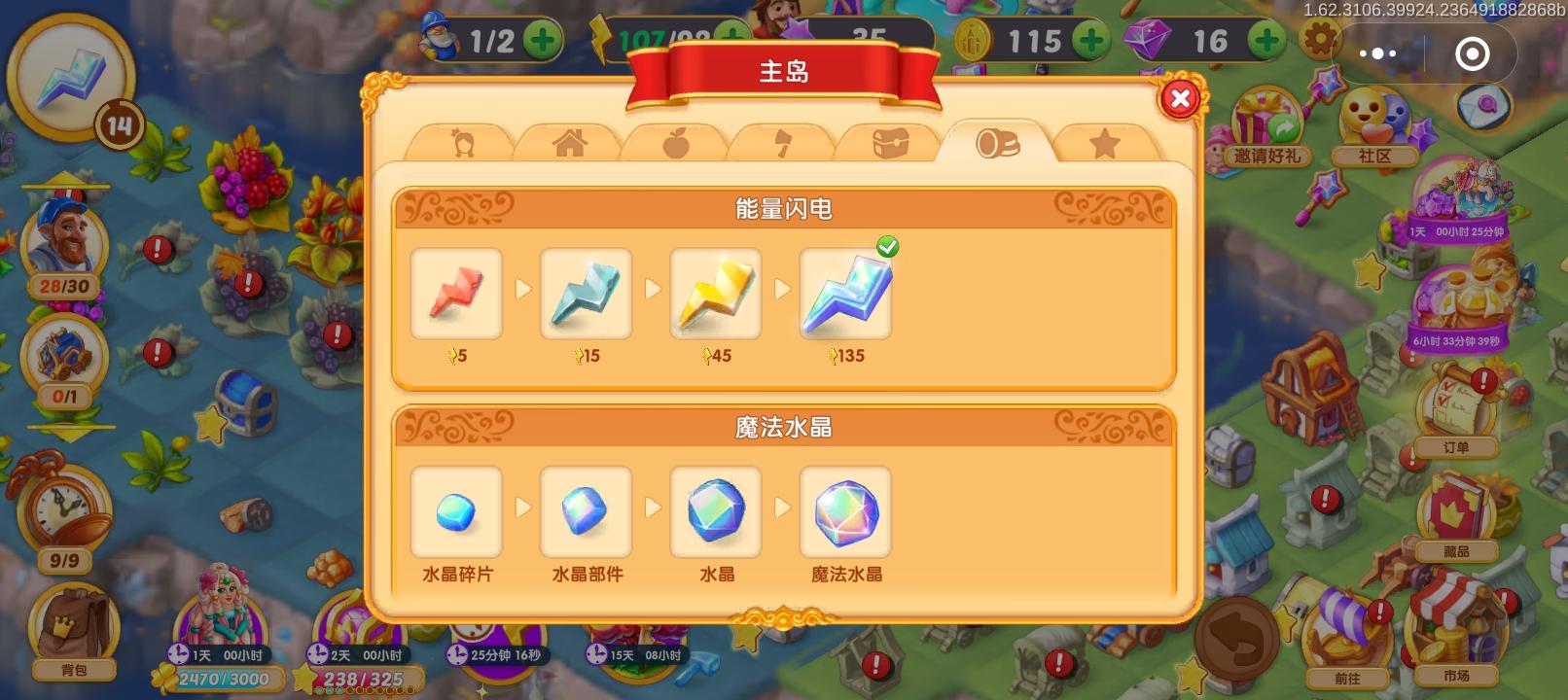This screenshot has width=1568, height=700.
Task: Open the settings gear icon
Action: (1319, 40)
